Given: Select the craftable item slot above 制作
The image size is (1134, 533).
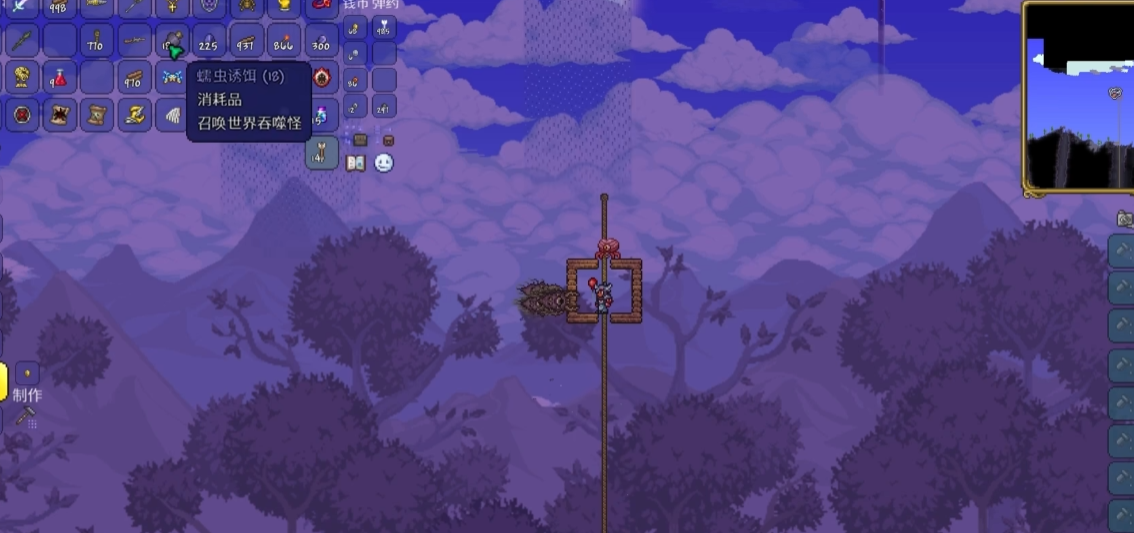Looking at the screenshot, I should [26, 374].
